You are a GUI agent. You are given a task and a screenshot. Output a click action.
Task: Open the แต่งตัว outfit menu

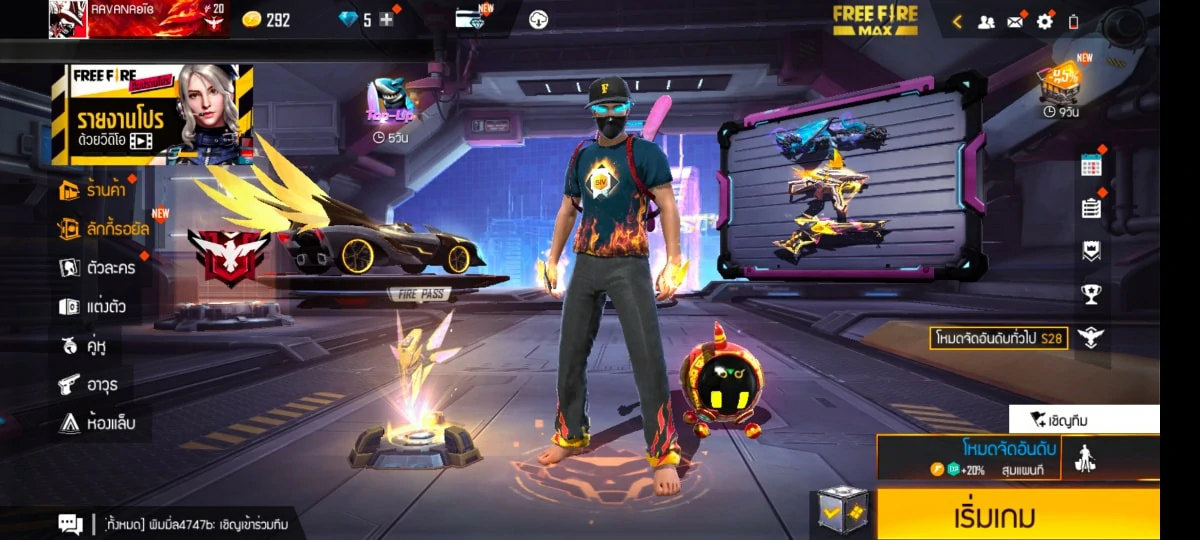pos(92,307)
